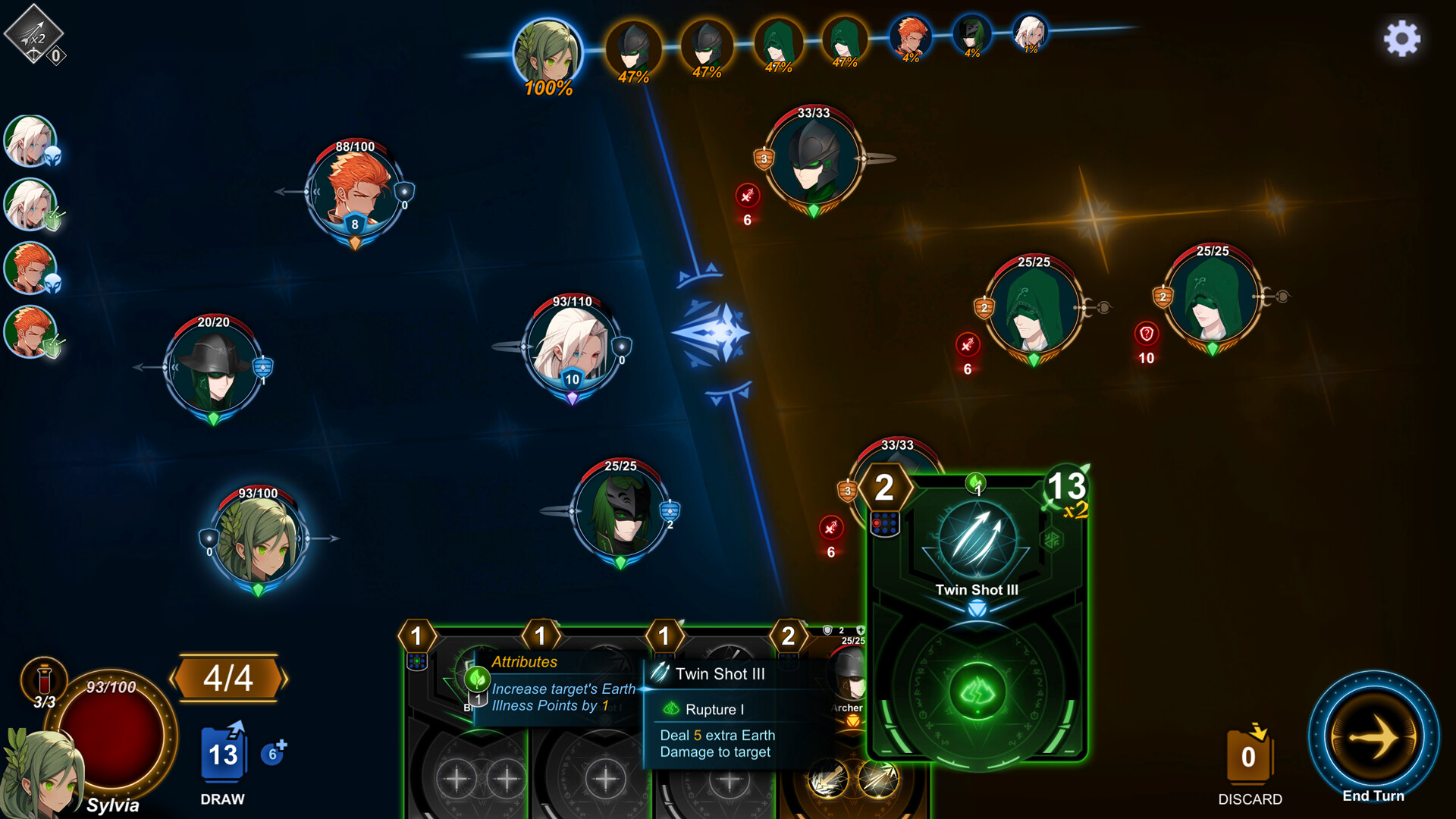Click the x2 arrows icon in top-left corner
Image resolution: width=1456 pixels, height=819 pixels.
(33, 34)
